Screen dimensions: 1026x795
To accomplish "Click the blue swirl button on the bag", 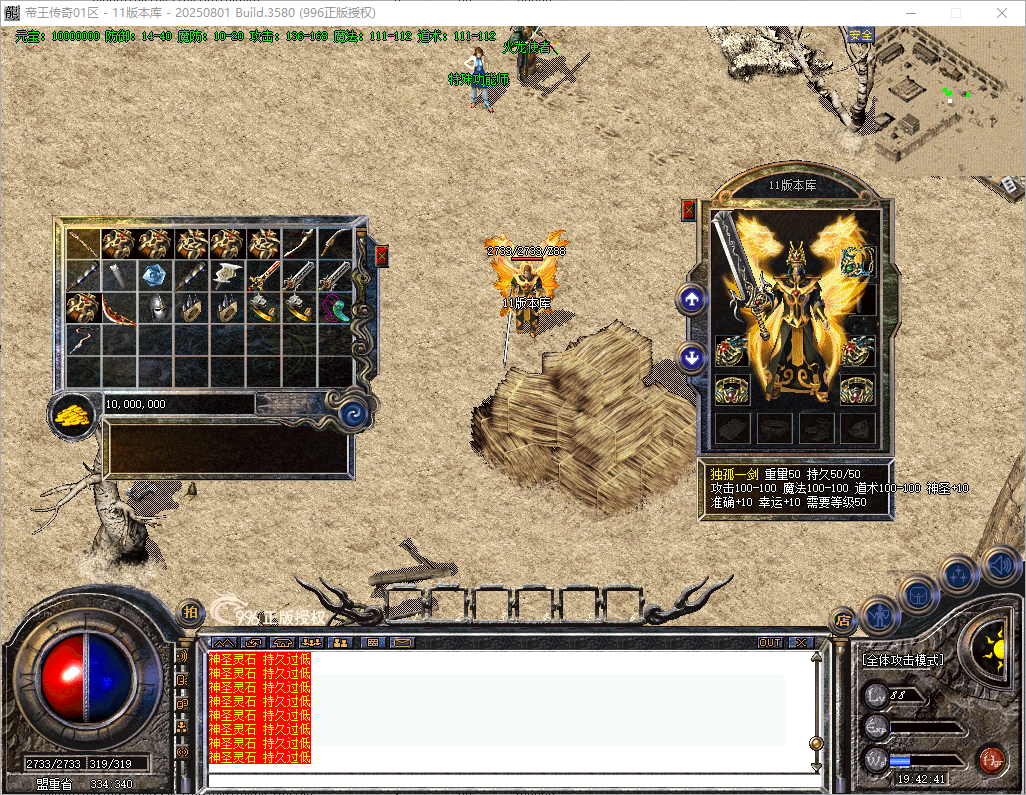I will tap(352, 414).
